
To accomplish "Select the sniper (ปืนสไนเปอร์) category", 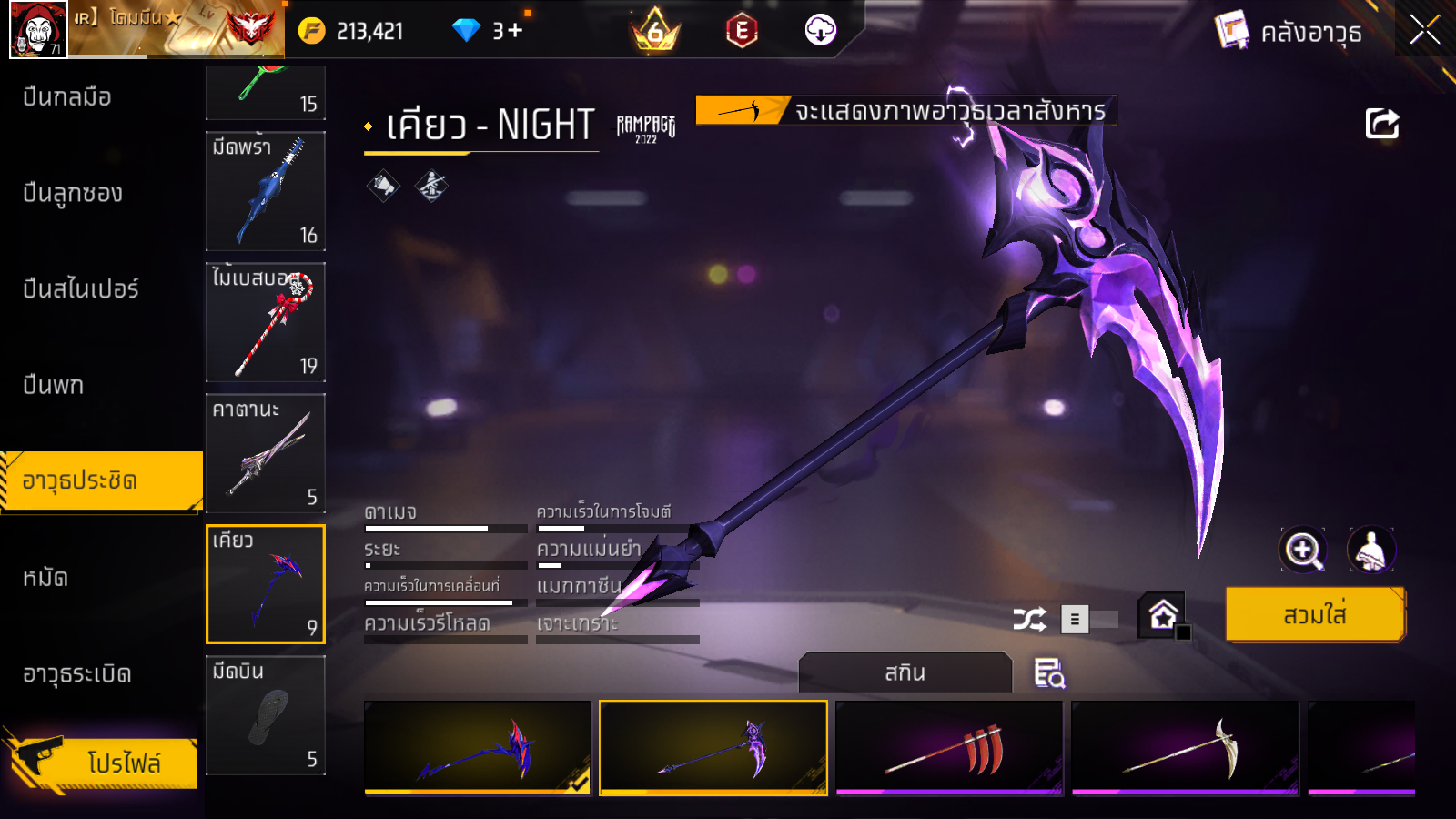I will coord(81,289).
